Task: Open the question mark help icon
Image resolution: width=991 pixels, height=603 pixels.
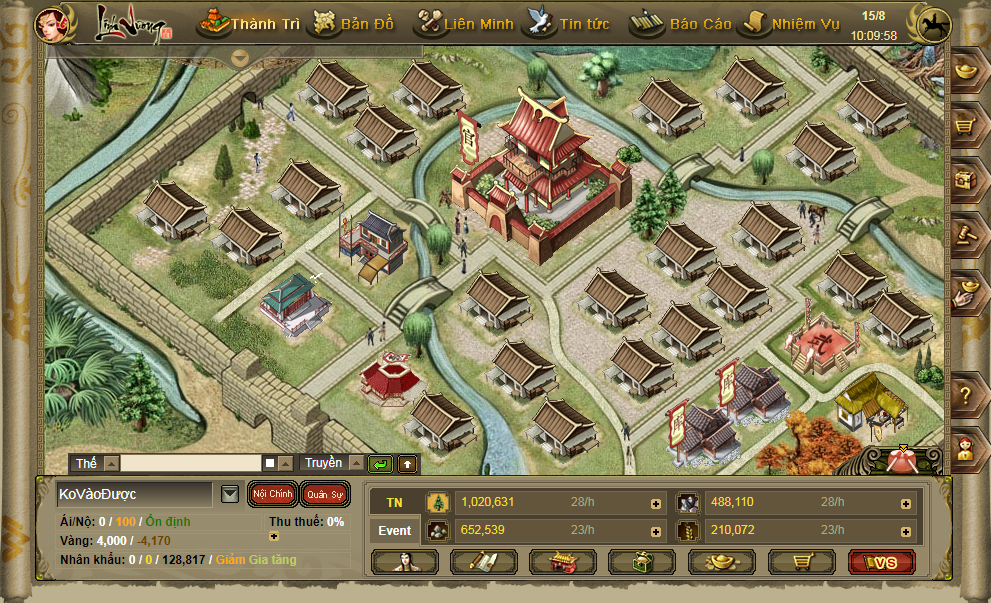Action: pos(965,396)
